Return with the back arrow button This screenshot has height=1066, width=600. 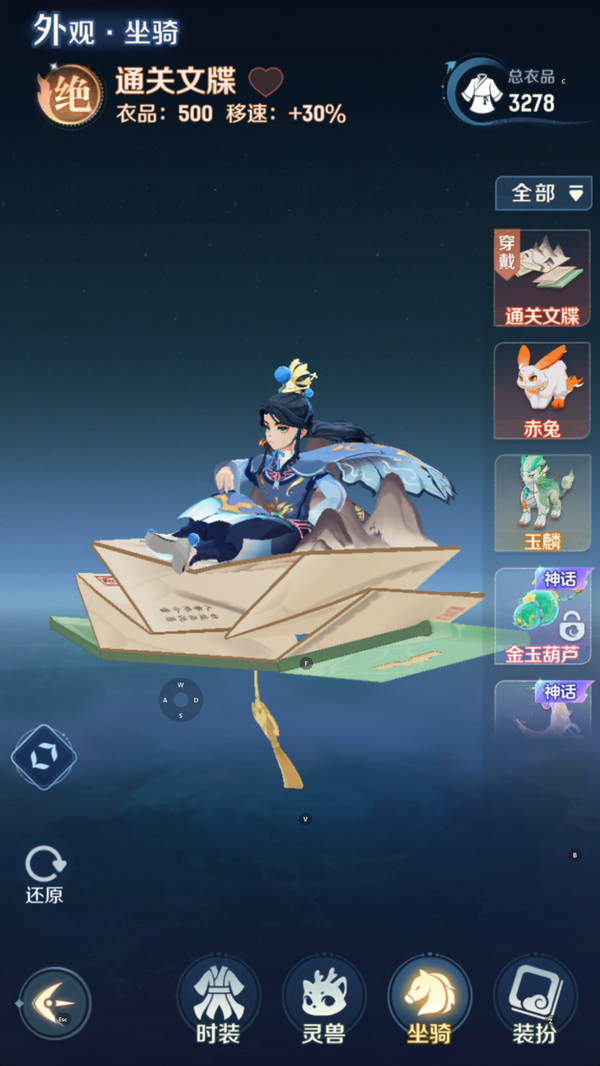[55, 1003]
